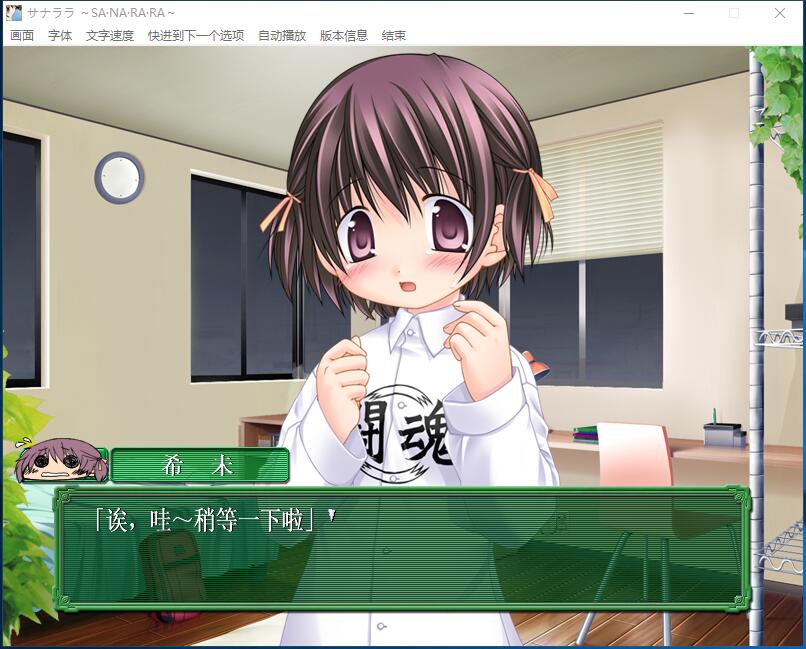Image resolution: width=806 pixels, height=649 pixels.
Task: Open the 画面 menu
Action: [22, 36]
